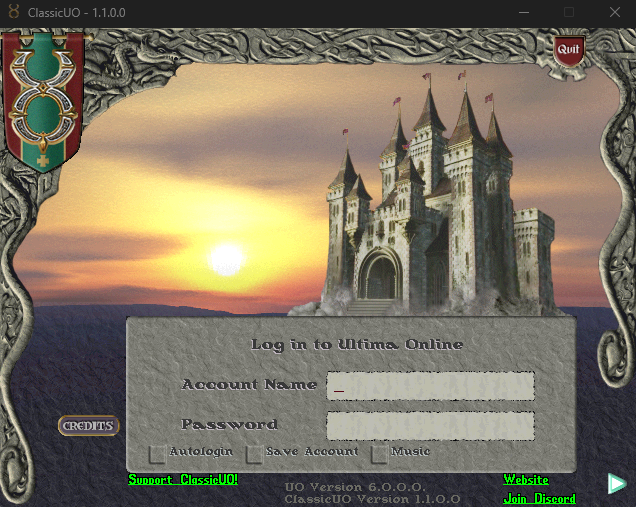Click the green arrow to log in

tap(617, 484)
